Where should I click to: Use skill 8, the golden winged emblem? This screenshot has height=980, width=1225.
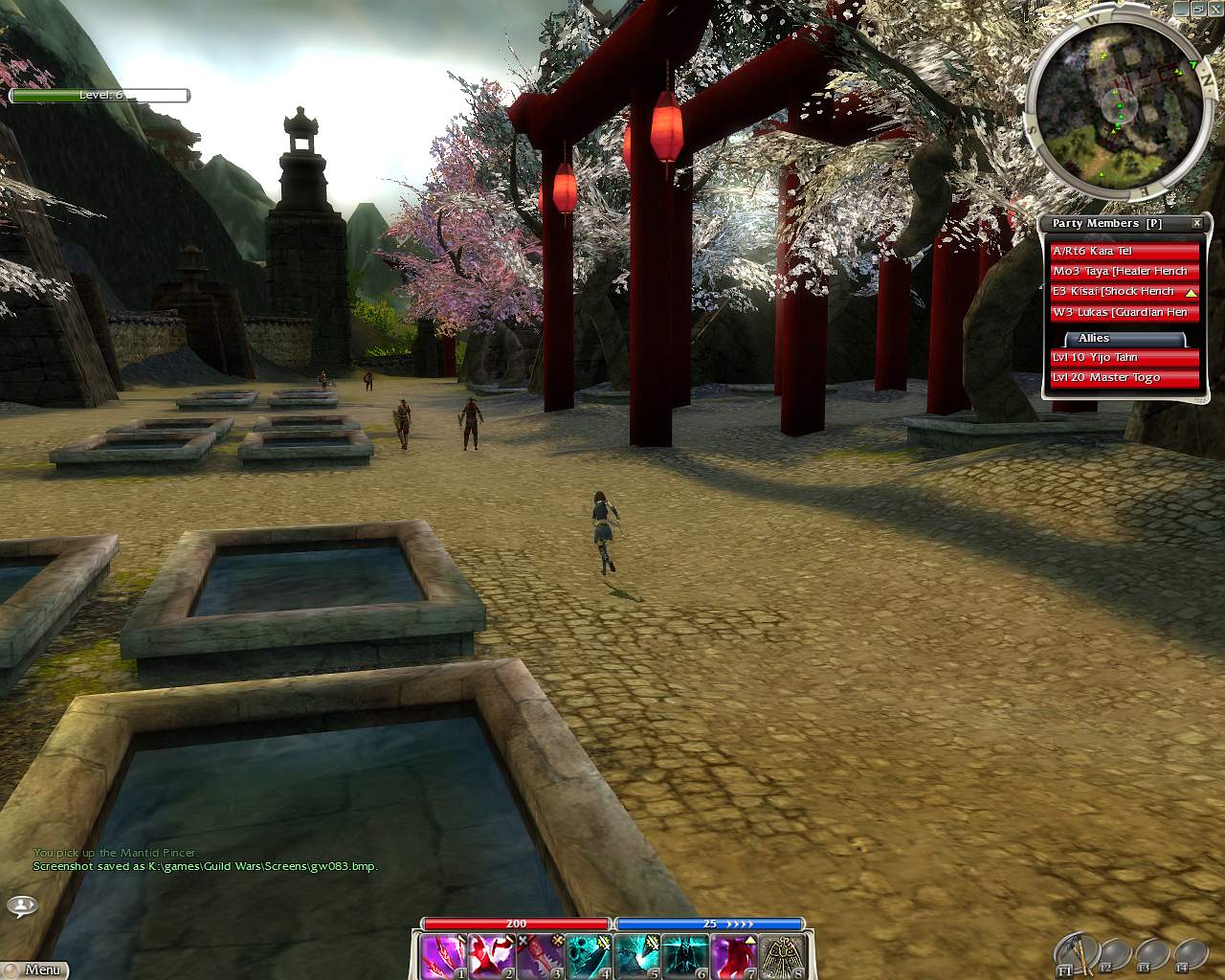(x=783, y=956)
